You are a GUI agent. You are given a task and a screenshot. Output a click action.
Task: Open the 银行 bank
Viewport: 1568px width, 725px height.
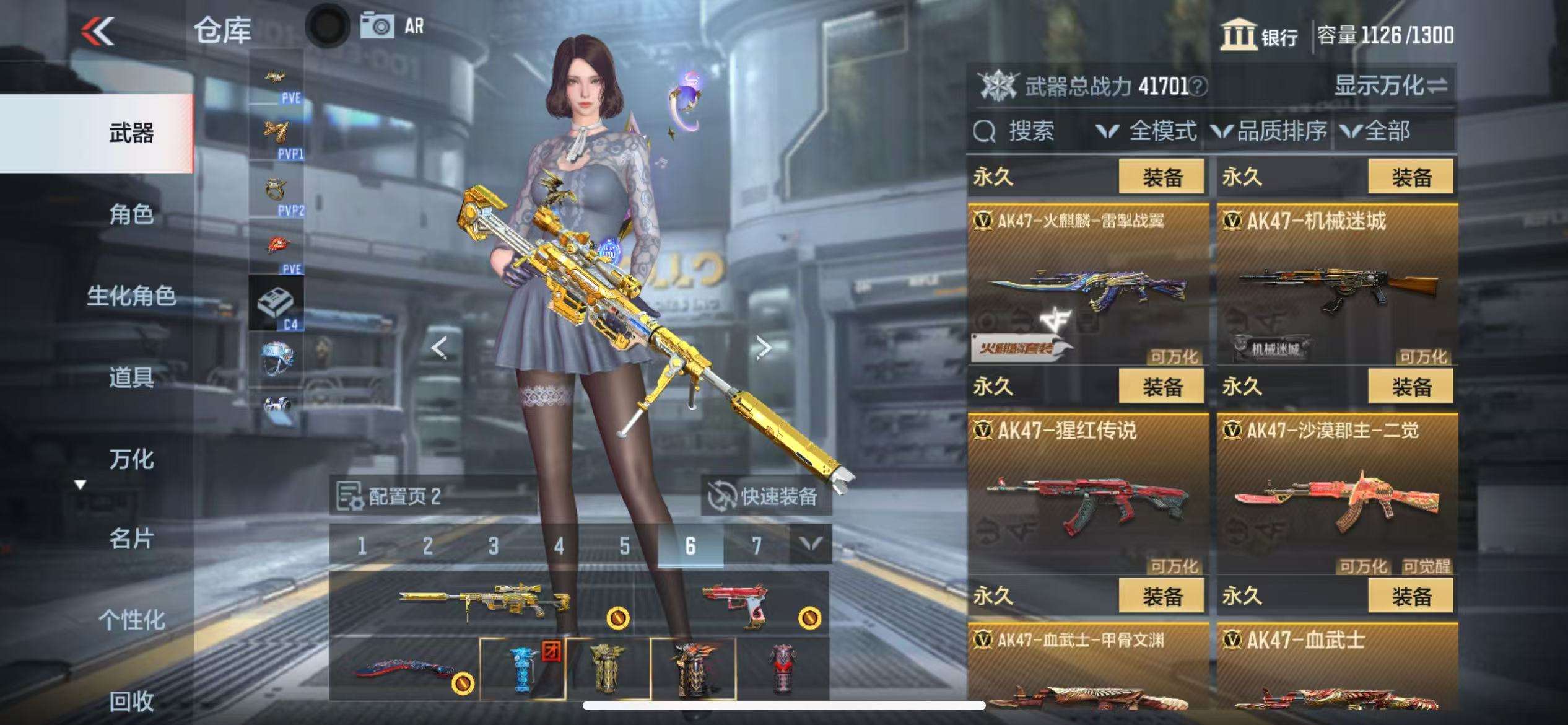[1260, 35]
